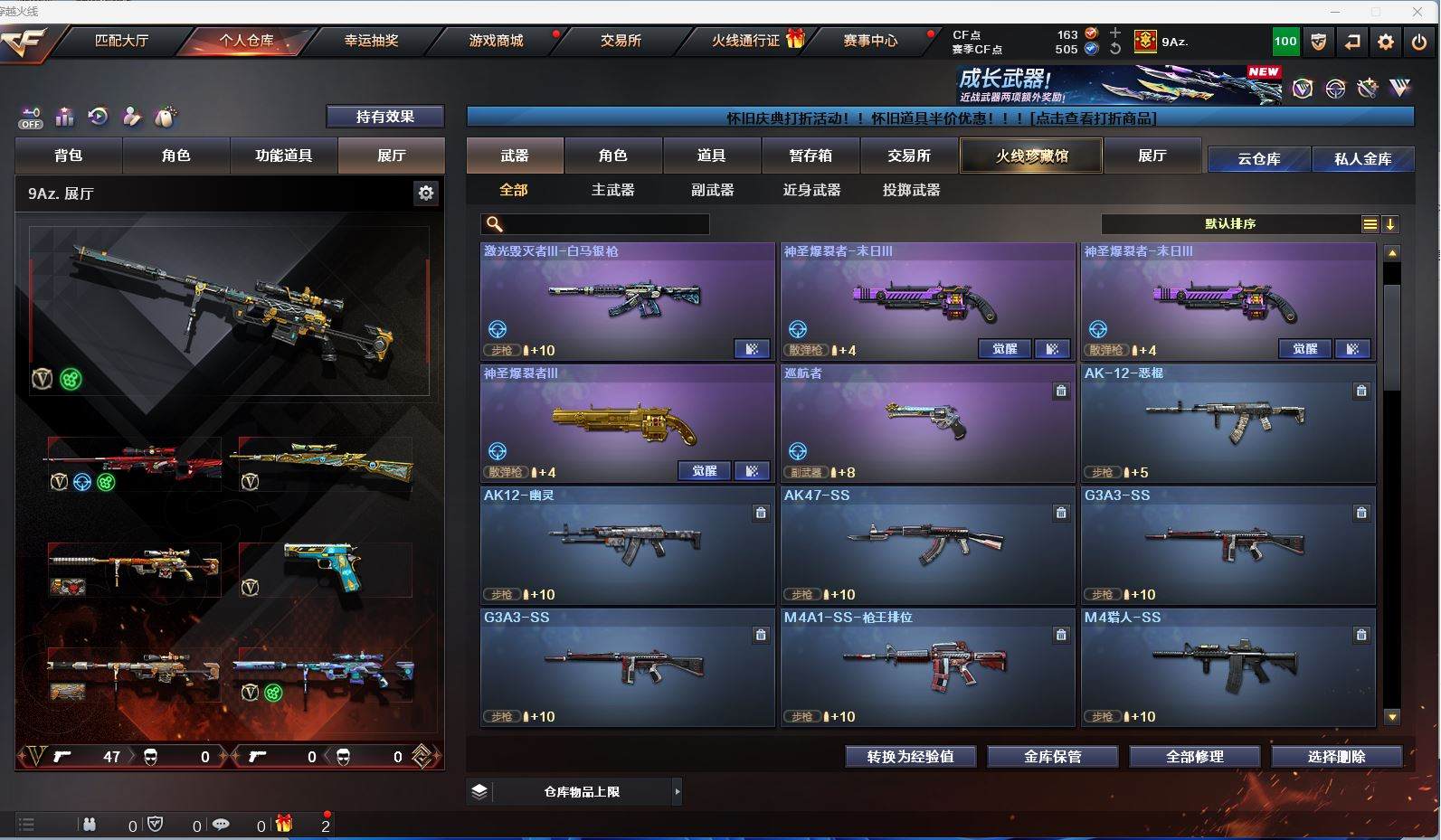Viewport: 1441px width, 840px height.
Task: Click the 持有效果 button
Action: [x=384, y=117]
